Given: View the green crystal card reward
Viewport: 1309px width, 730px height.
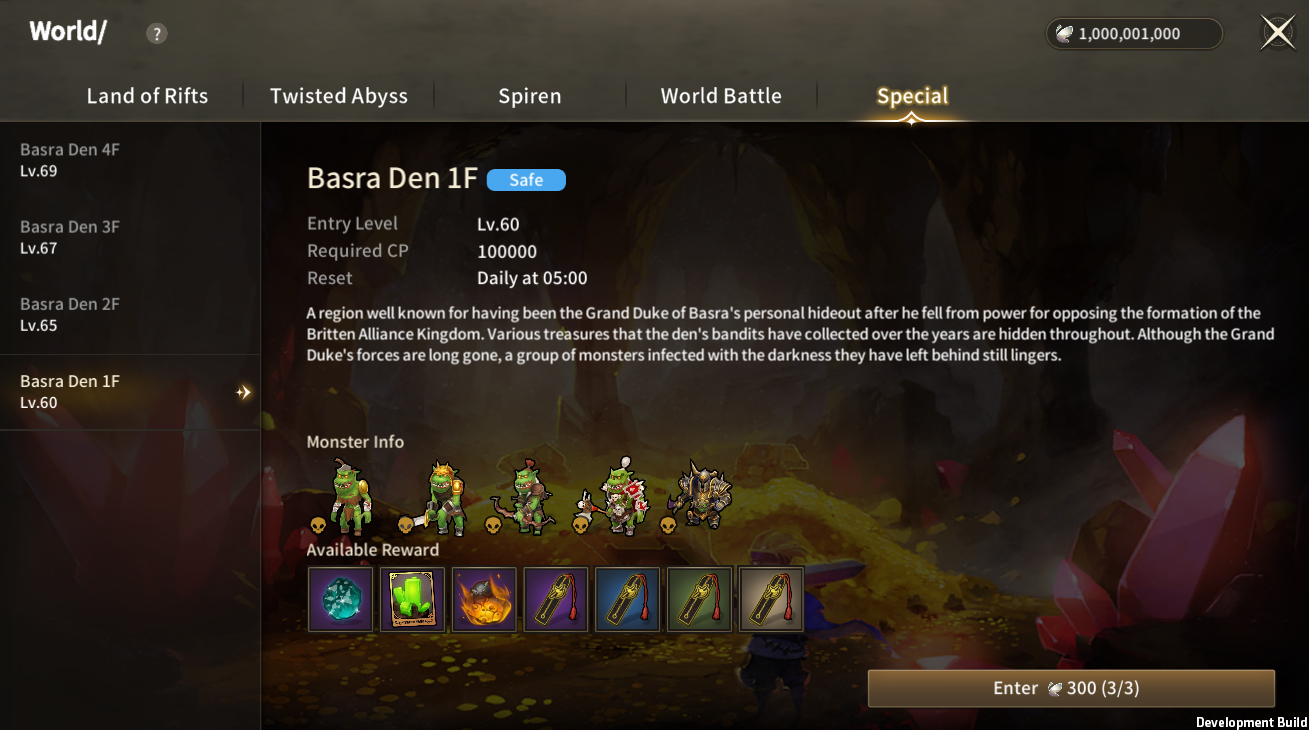Looking at the screenshot, I should pos(412,600).
